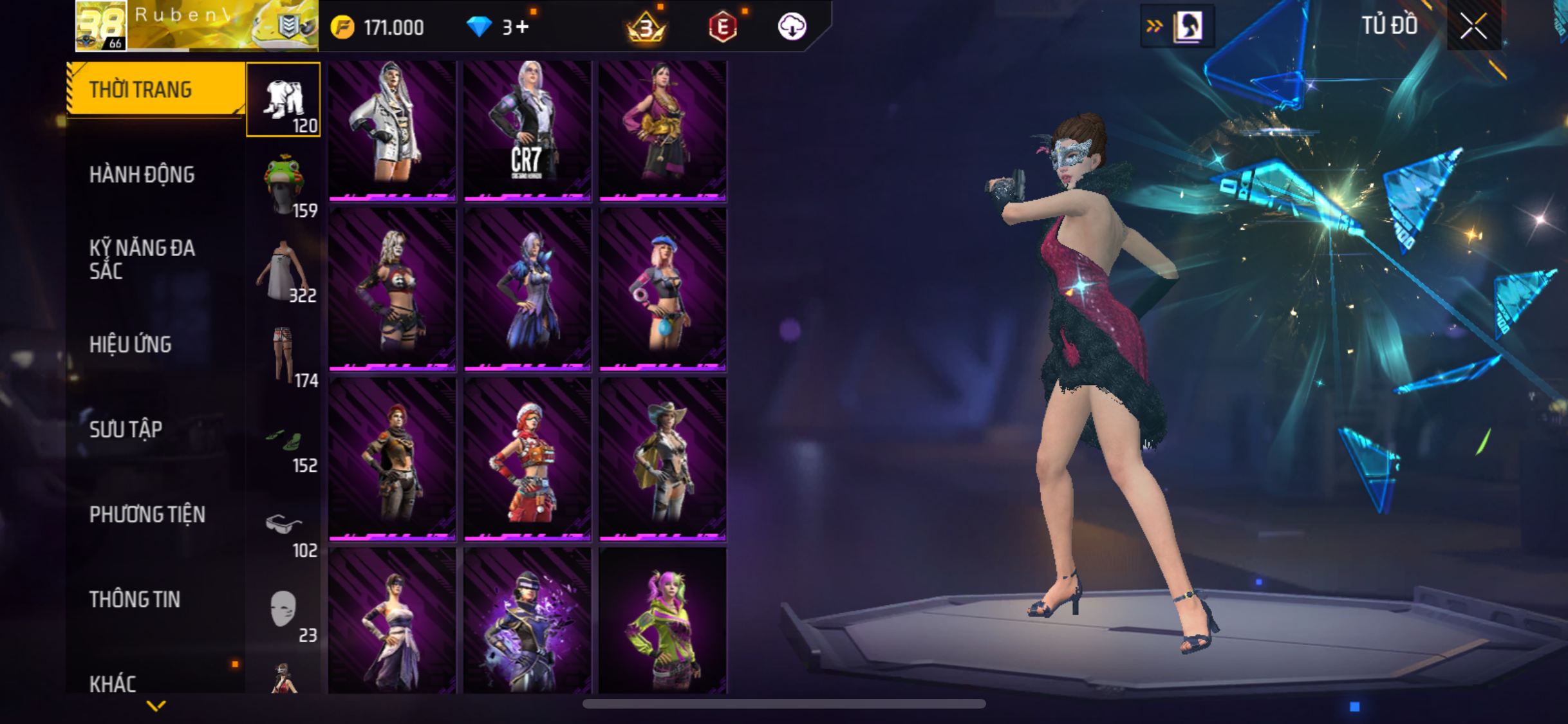The height and width of the screenshot is (724, 1568).
Task: Select the HIỆU ỨNG tab
Action: click(x=131, y=344)
